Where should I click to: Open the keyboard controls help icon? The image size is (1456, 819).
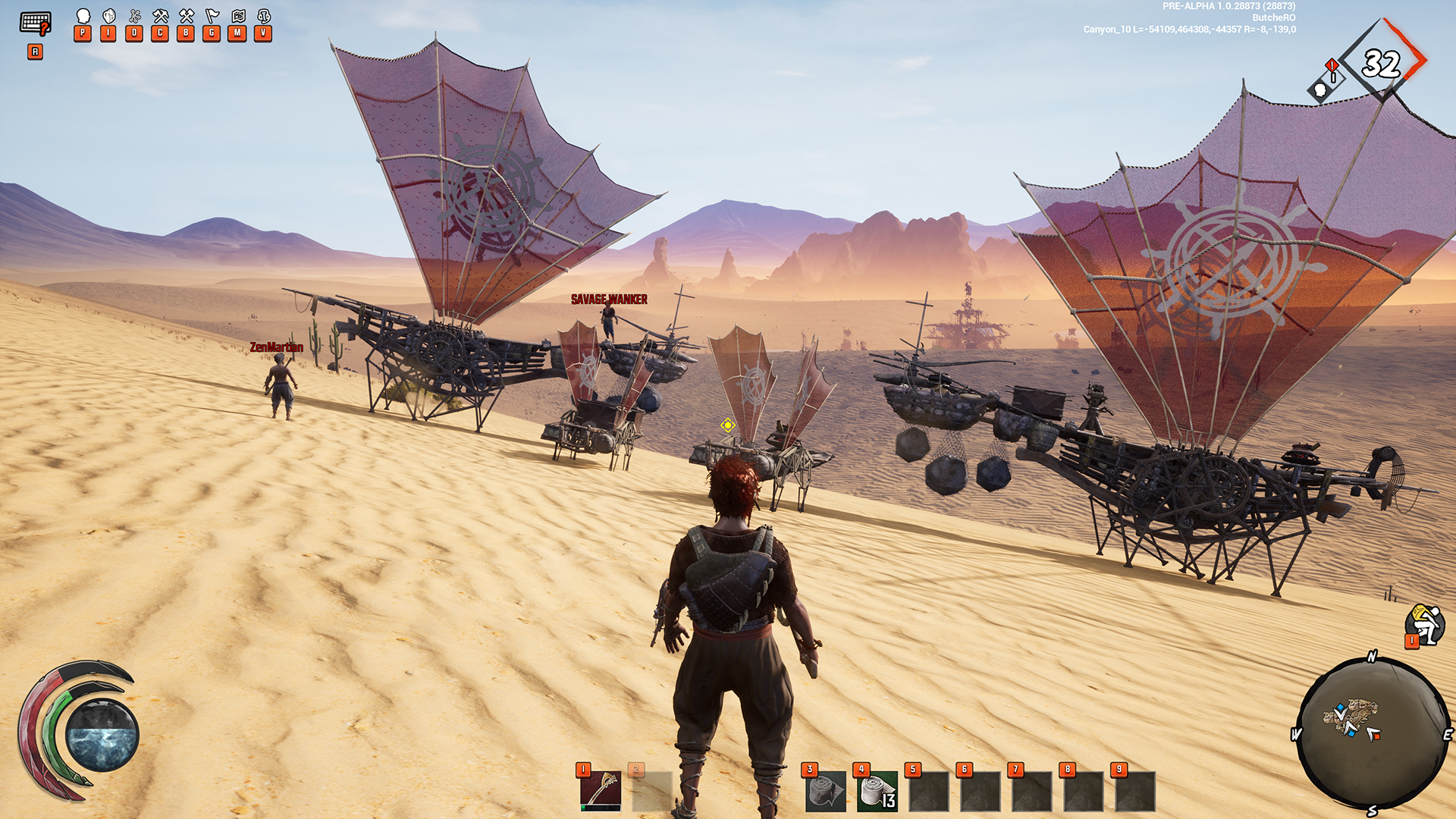point(35,24)
